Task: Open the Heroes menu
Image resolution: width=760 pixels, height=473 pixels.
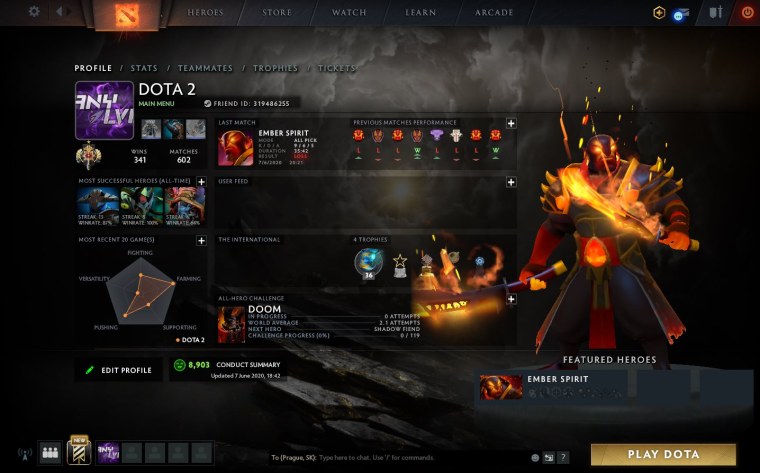Action: tap(206, 13)
